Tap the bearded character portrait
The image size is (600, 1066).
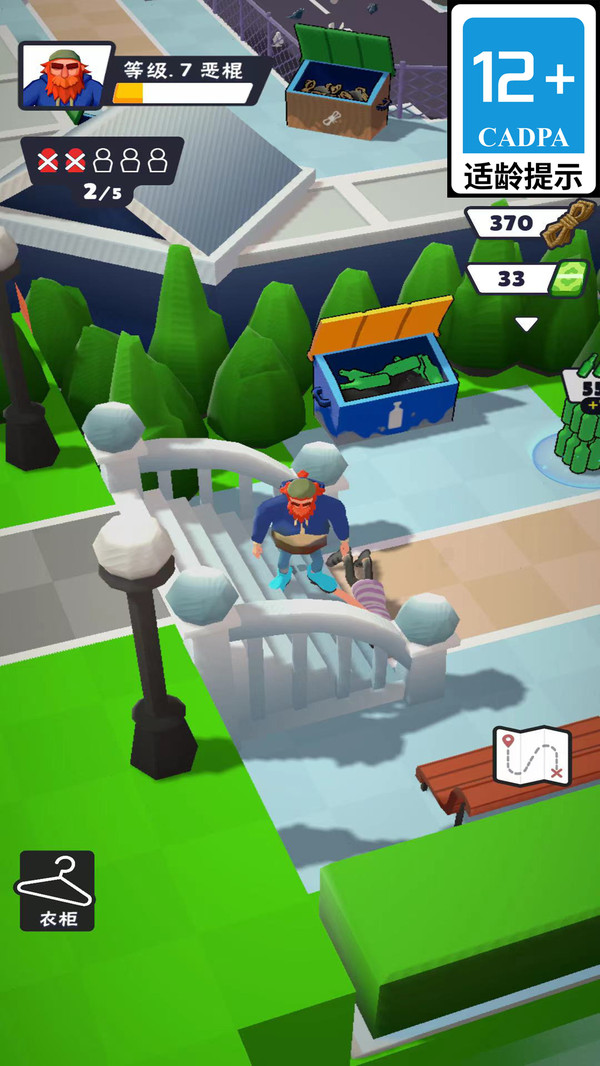pos(60,77)
